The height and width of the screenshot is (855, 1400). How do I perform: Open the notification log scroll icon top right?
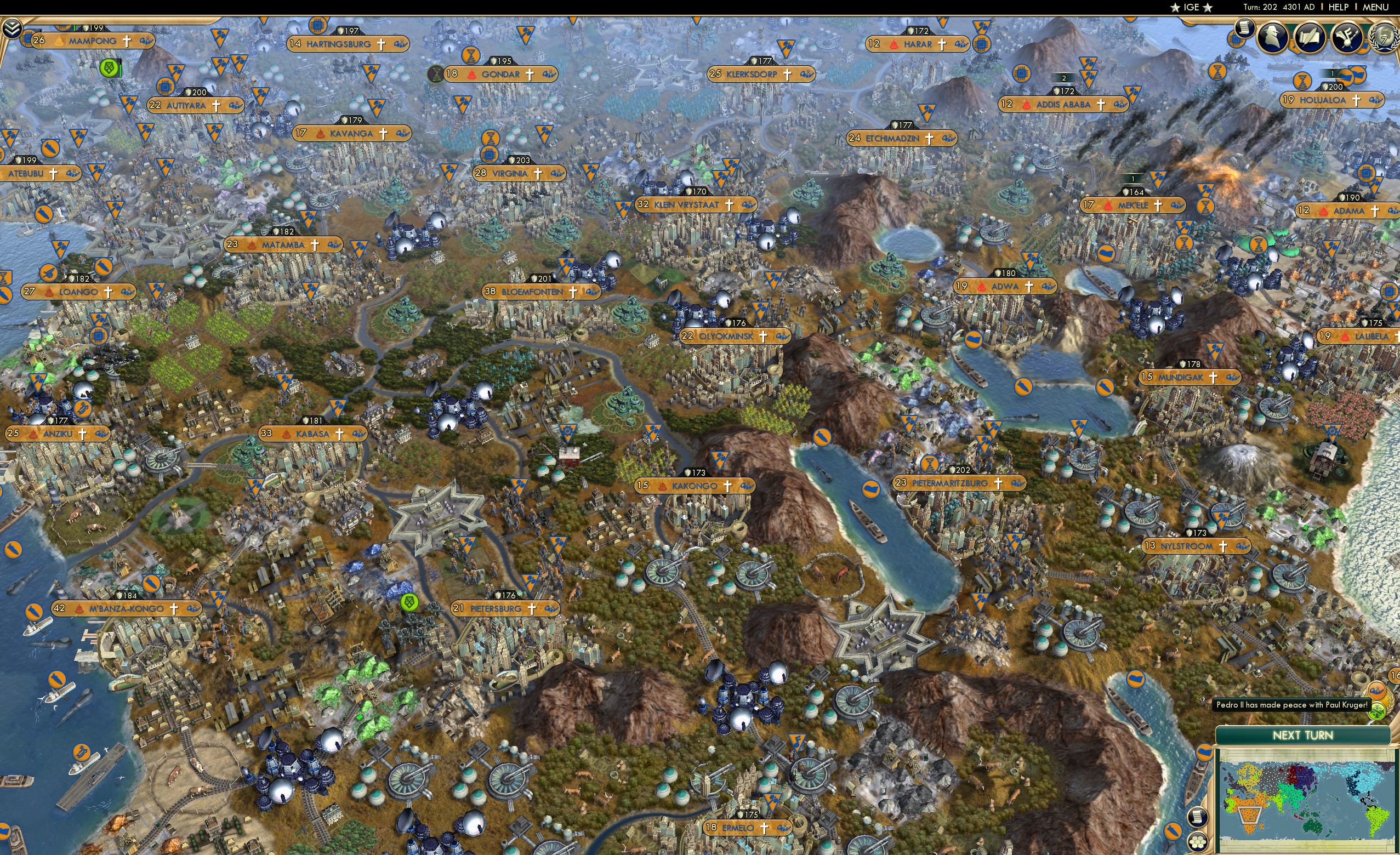1245,29
